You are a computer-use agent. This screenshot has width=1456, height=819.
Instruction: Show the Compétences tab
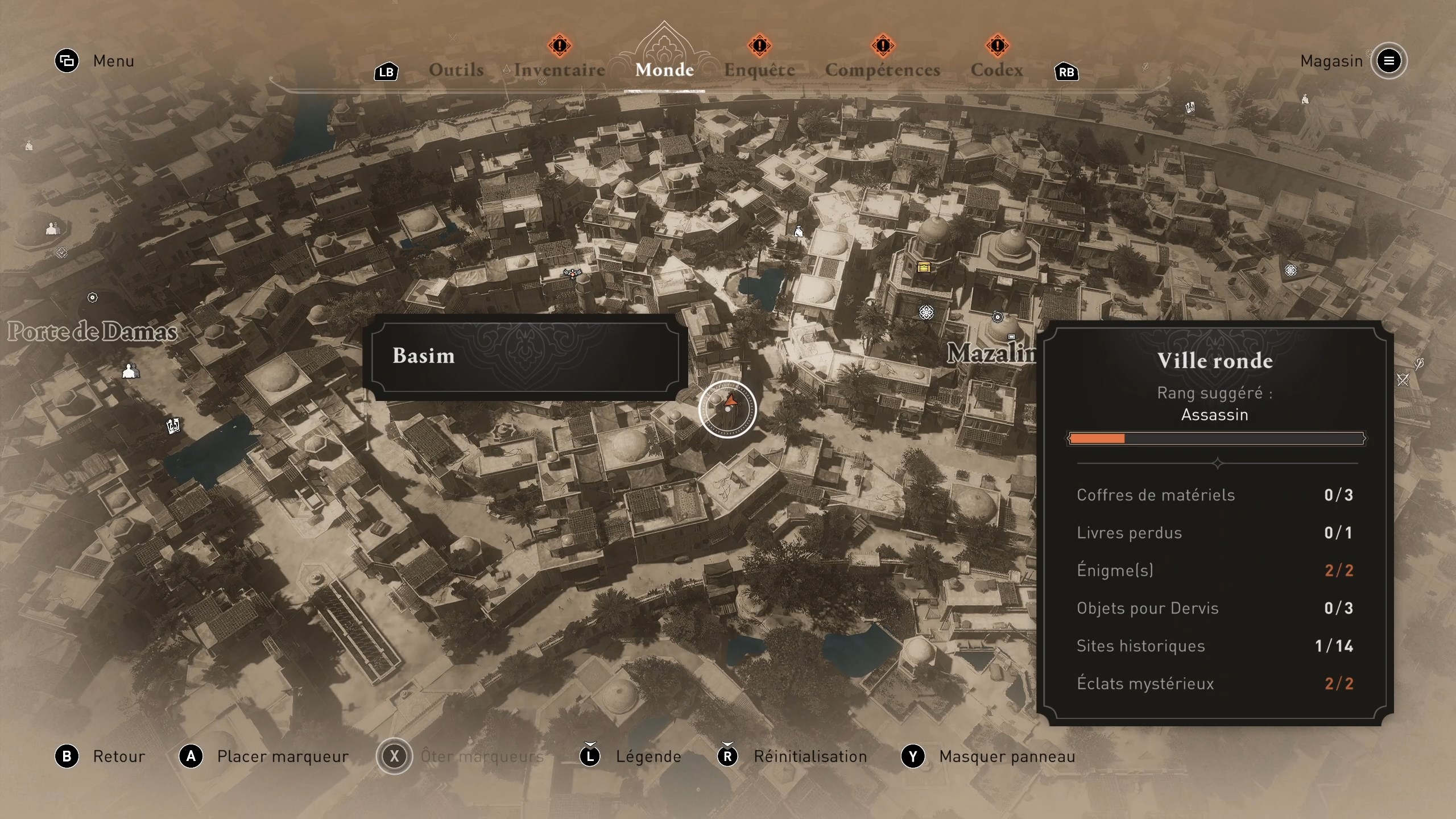(x=882, y=70)
